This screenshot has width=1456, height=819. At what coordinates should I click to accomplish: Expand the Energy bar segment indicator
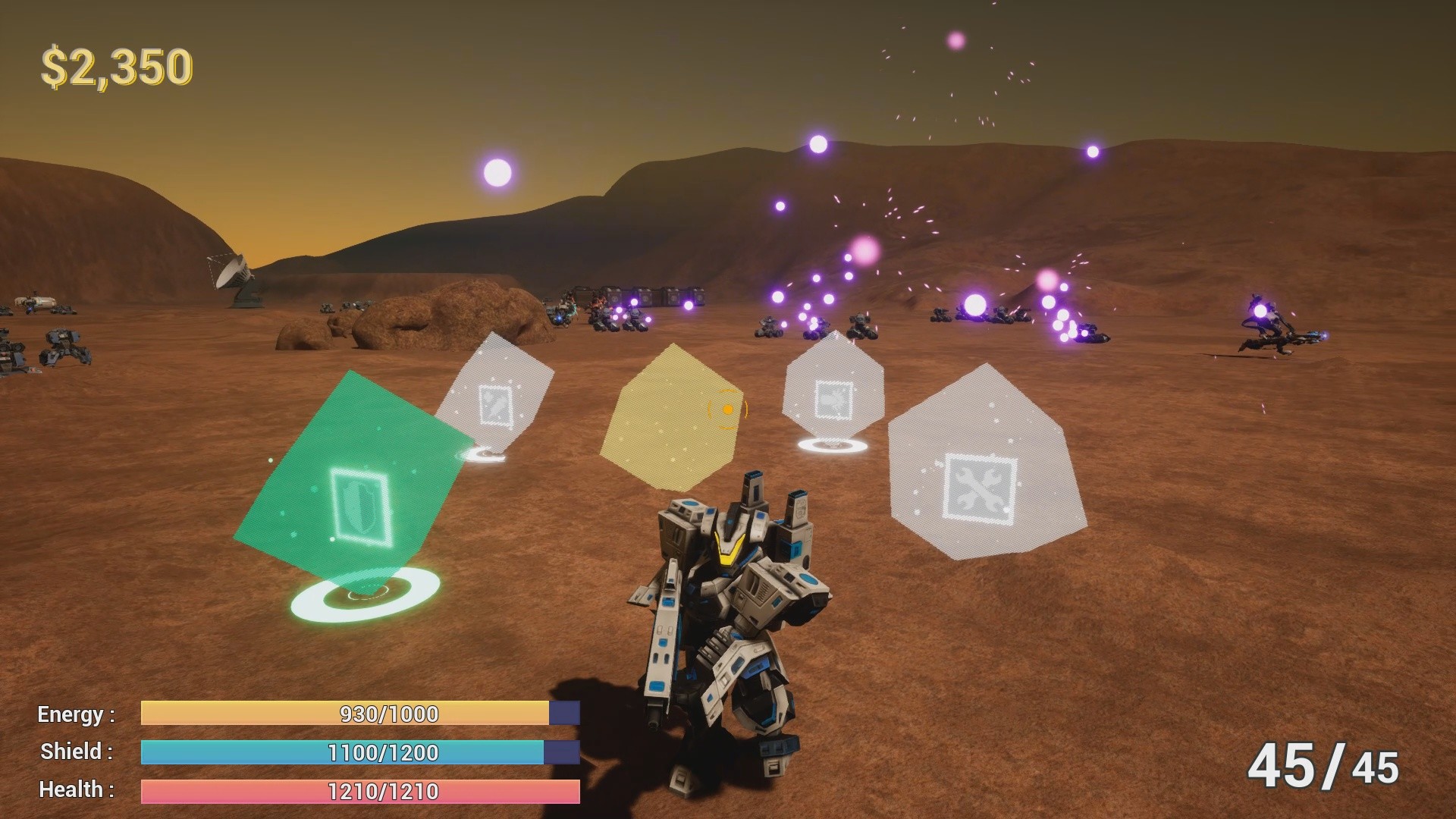pyautogui.click(x=564, y=713)
